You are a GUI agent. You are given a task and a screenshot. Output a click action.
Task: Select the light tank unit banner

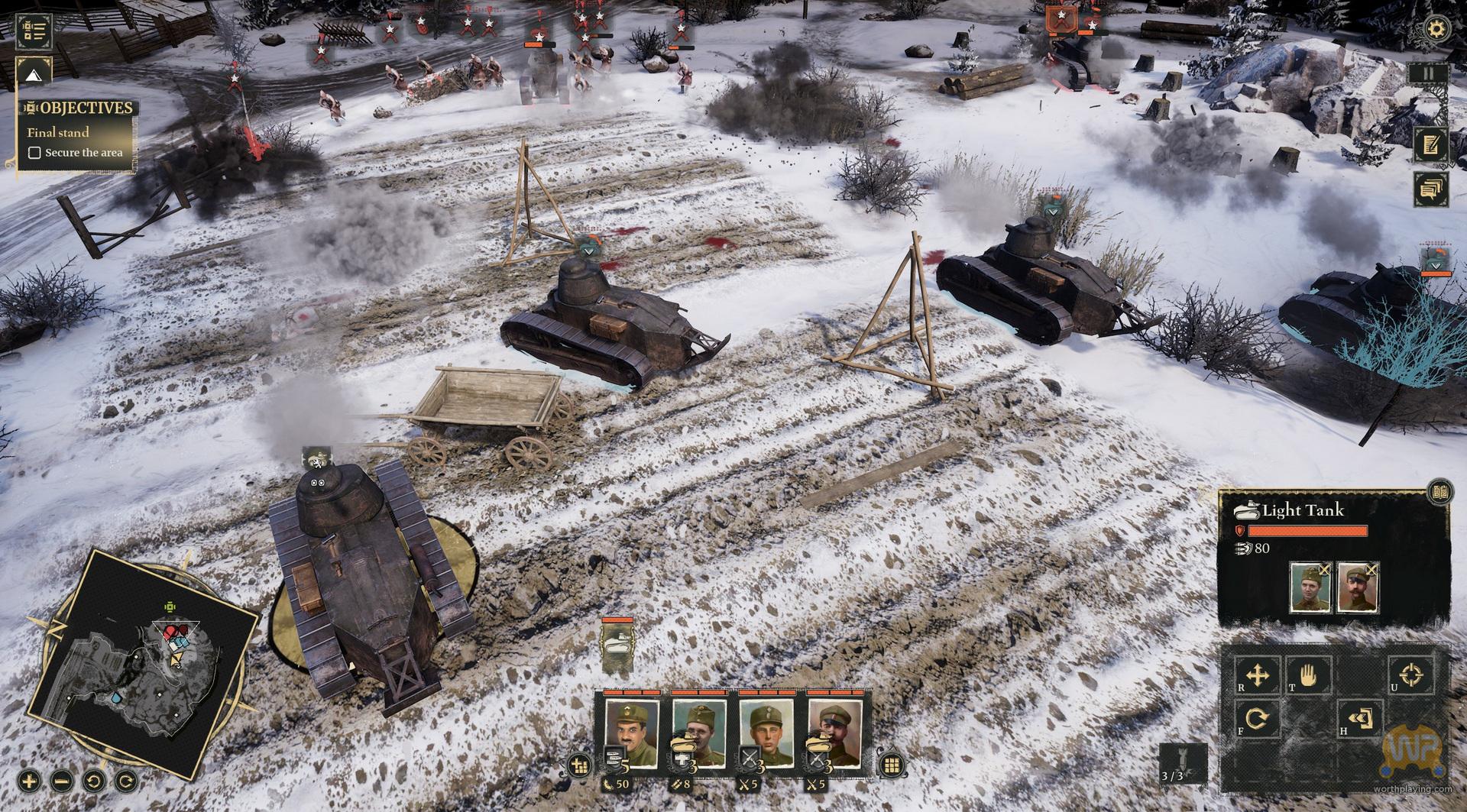(616, 648)
